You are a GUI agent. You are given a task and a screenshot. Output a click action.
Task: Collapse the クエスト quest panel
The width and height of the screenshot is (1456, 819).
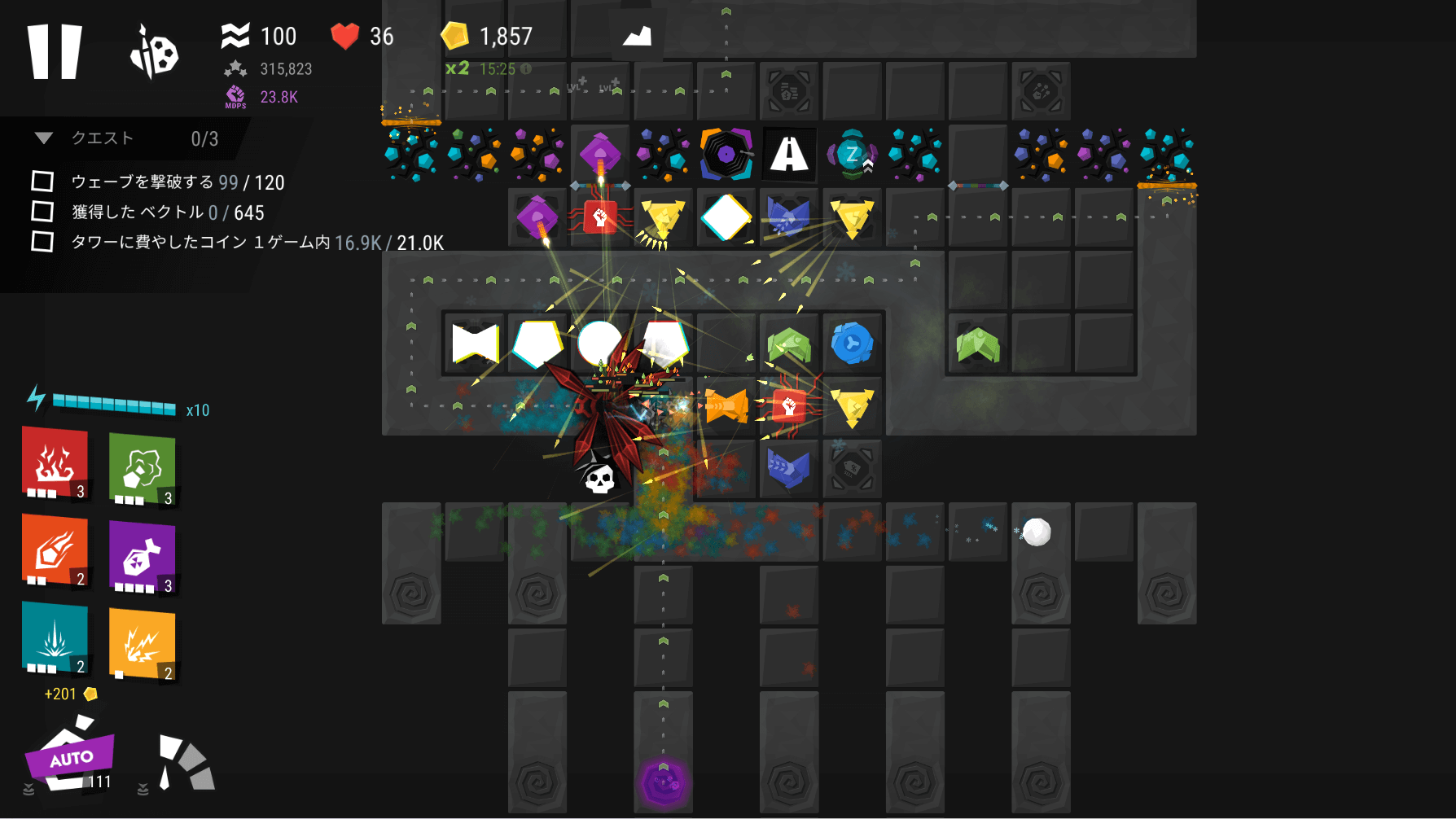pos(44,138)
